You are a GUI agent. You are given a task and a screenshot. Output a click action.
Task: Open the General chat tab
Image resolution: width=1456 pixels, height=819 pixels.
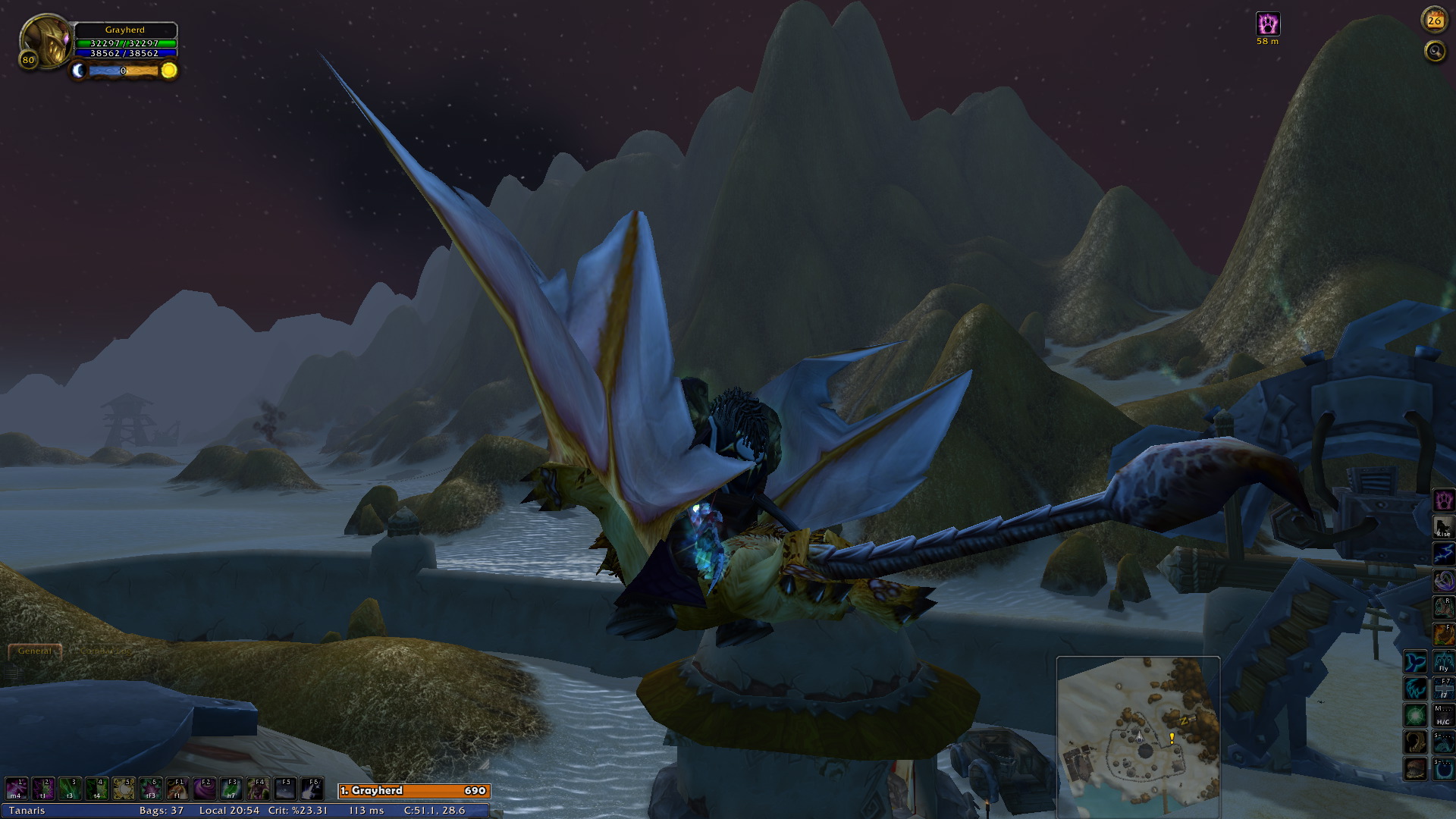(x=35, y=651)
